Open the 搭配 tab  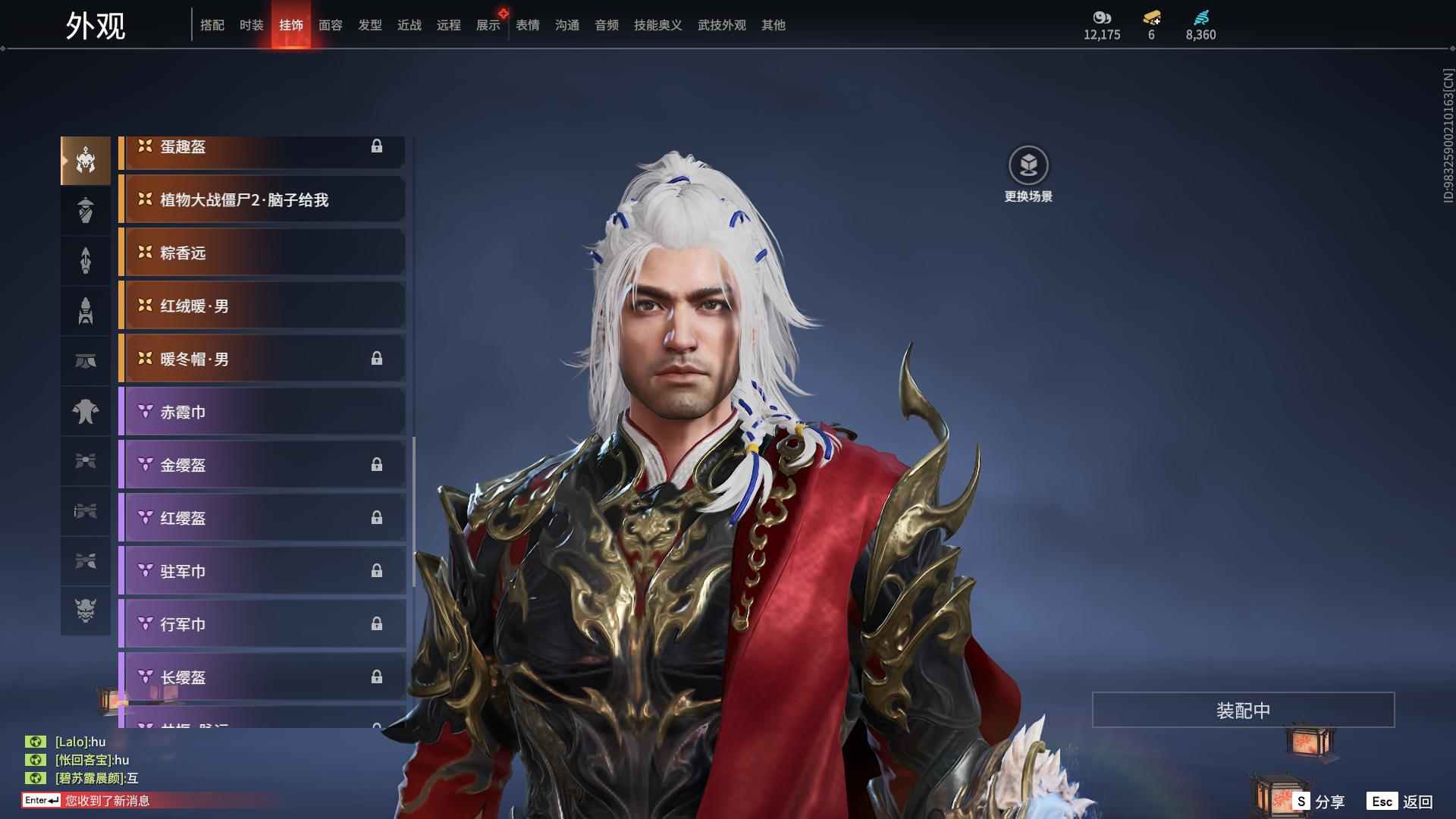(x=212, y=25)
